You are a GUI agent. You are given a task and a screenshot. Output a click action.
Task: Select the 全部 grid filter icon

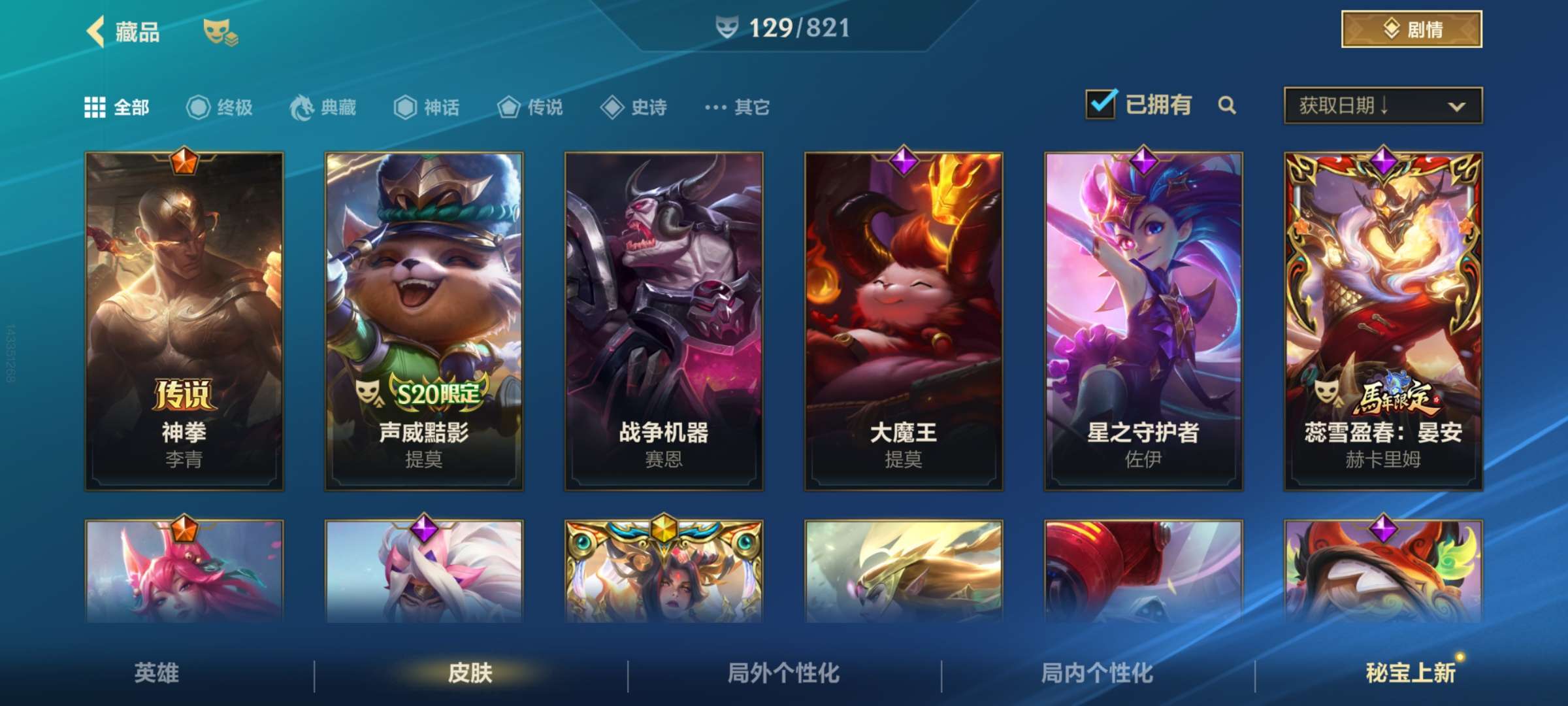tap(95, 107)
